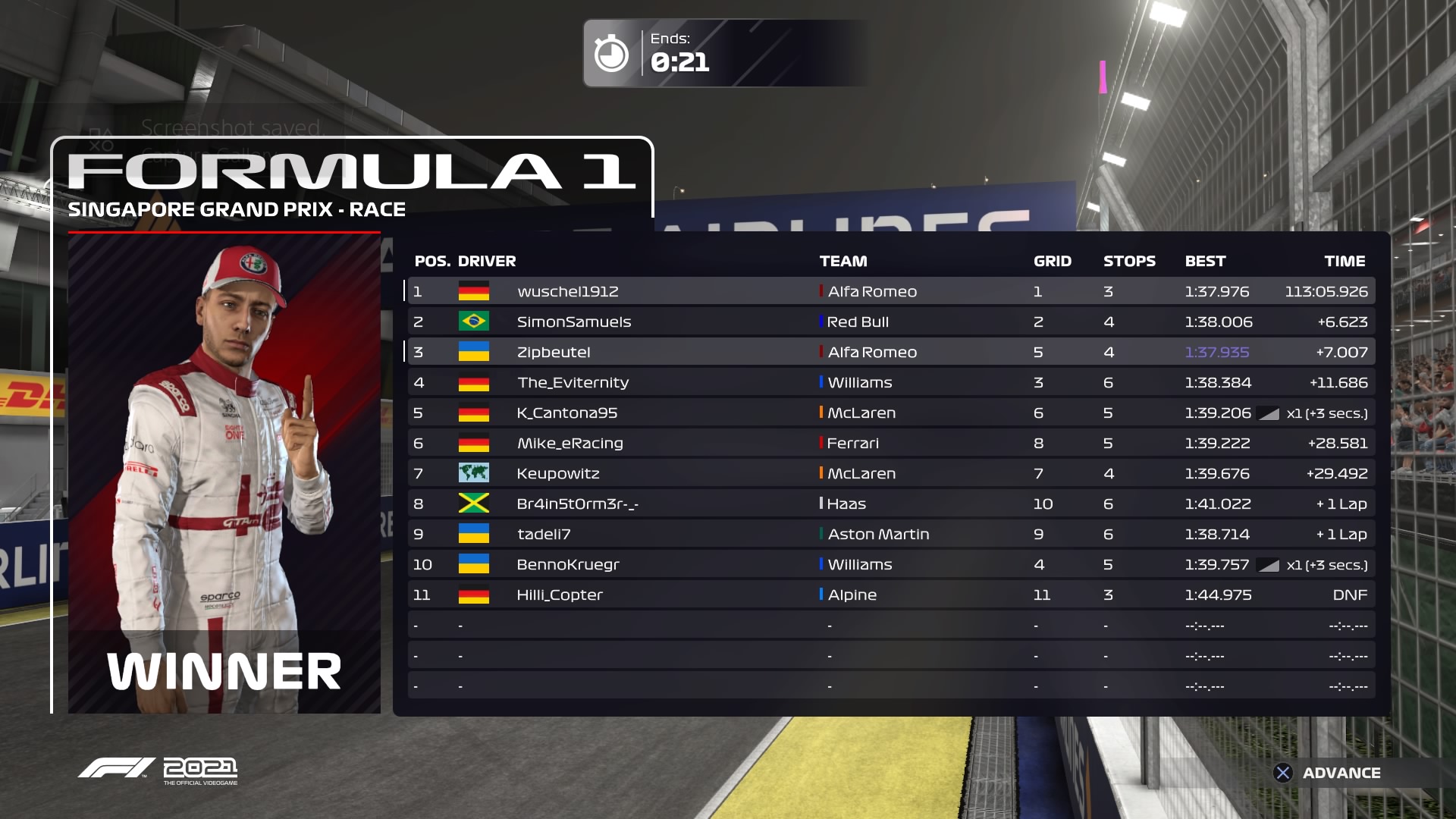The image size is (1456, 819).
Task: Choose Hilli_Copter's DNF row
Action: coord(891,595)
